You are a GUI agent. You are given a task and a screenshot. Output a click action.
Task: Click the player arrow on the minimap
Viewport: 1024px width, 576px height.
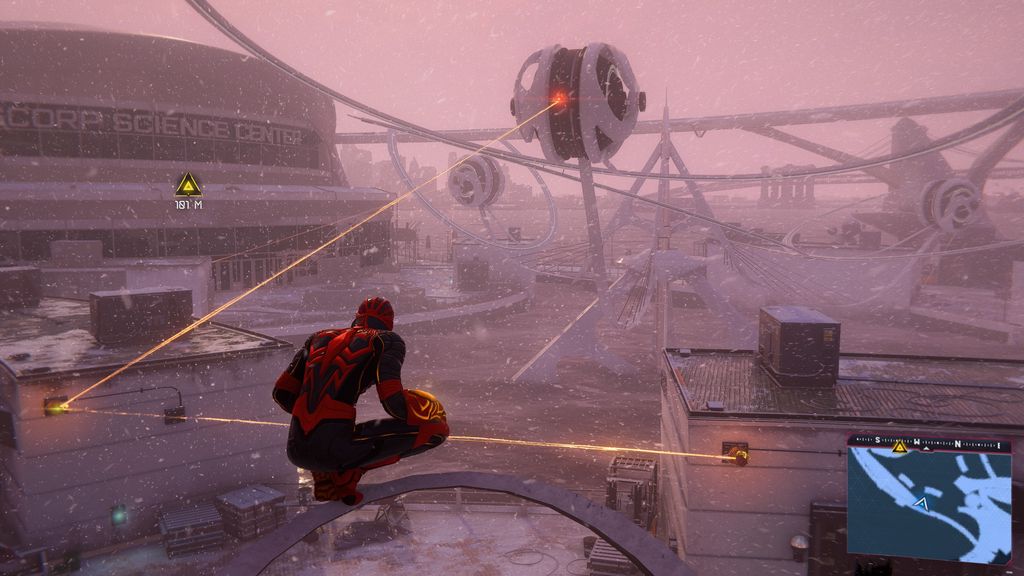click(921, 503)
